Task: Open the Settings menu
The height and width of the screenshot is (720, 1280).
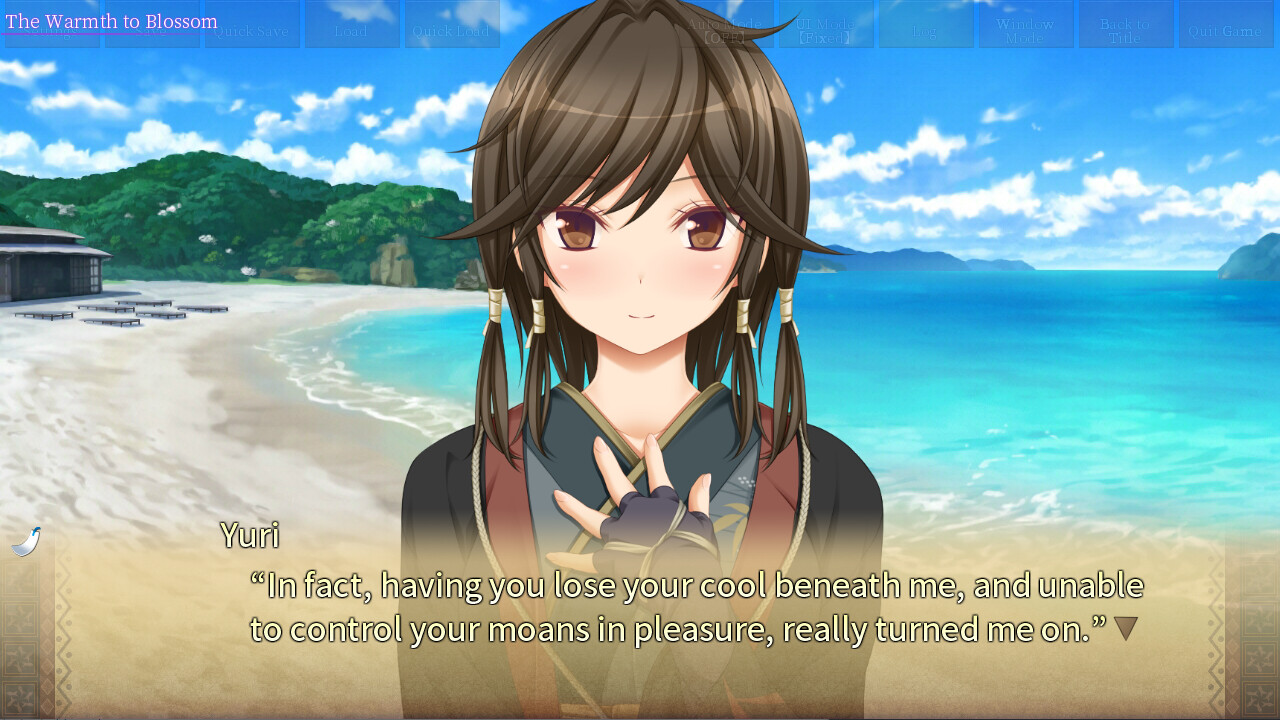Action: pos(52,25)
